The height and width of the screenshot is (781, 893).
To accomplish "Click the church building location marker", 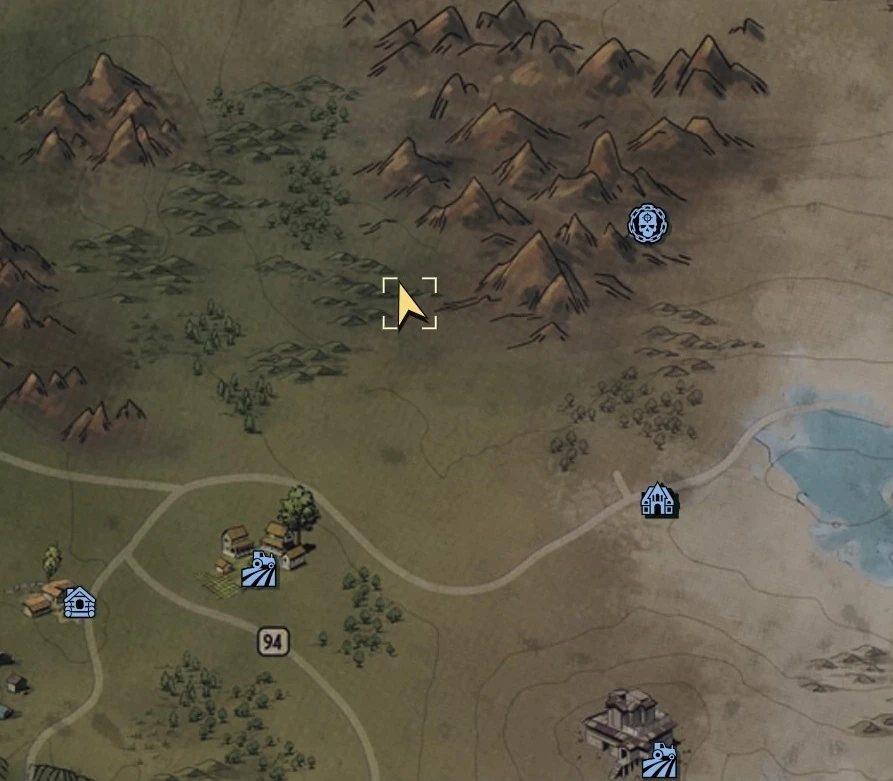I will coord(658,498).
